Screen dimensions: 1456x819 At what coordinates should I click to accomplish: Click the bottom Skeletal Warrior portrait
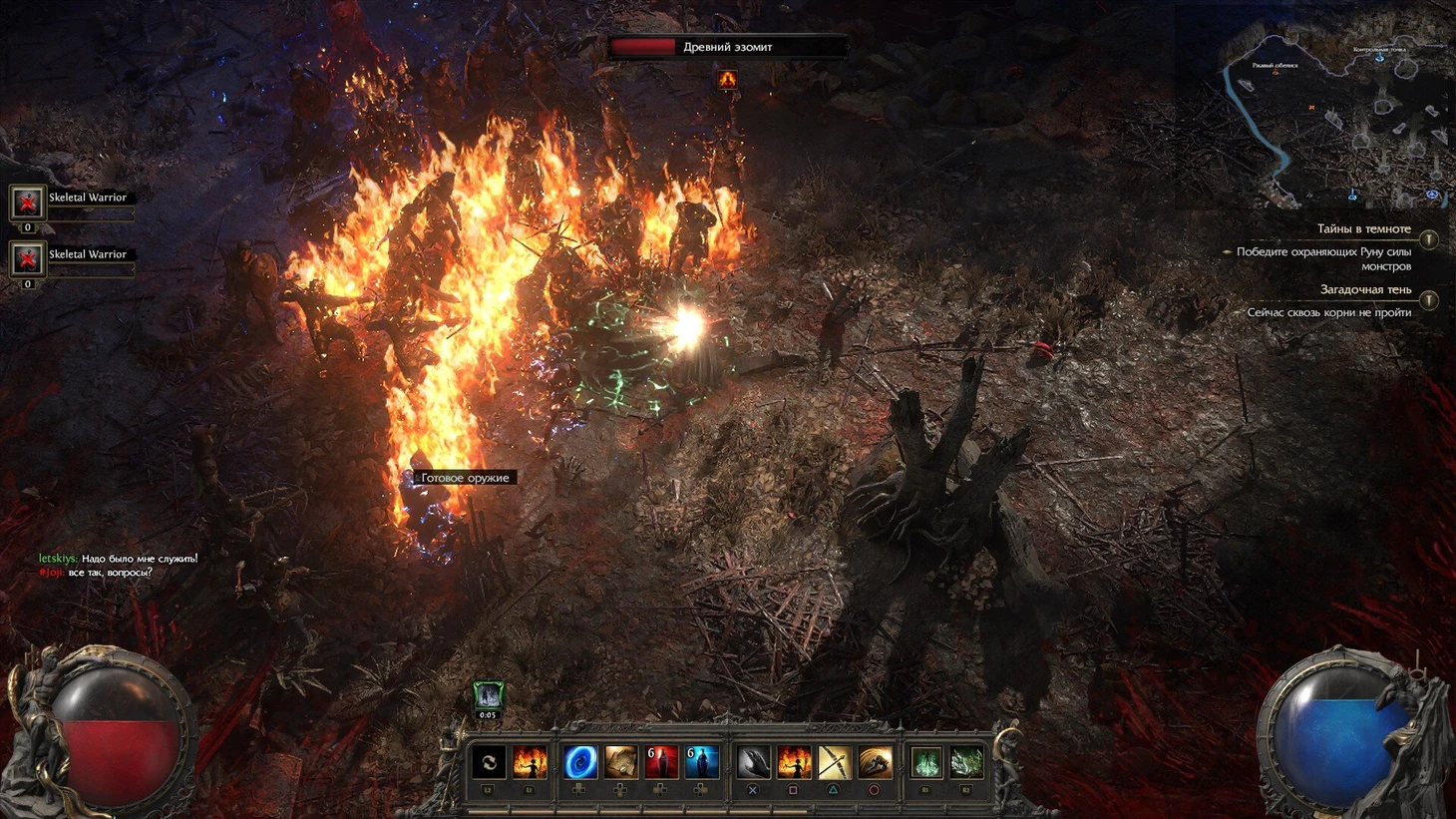pos(27,259)
